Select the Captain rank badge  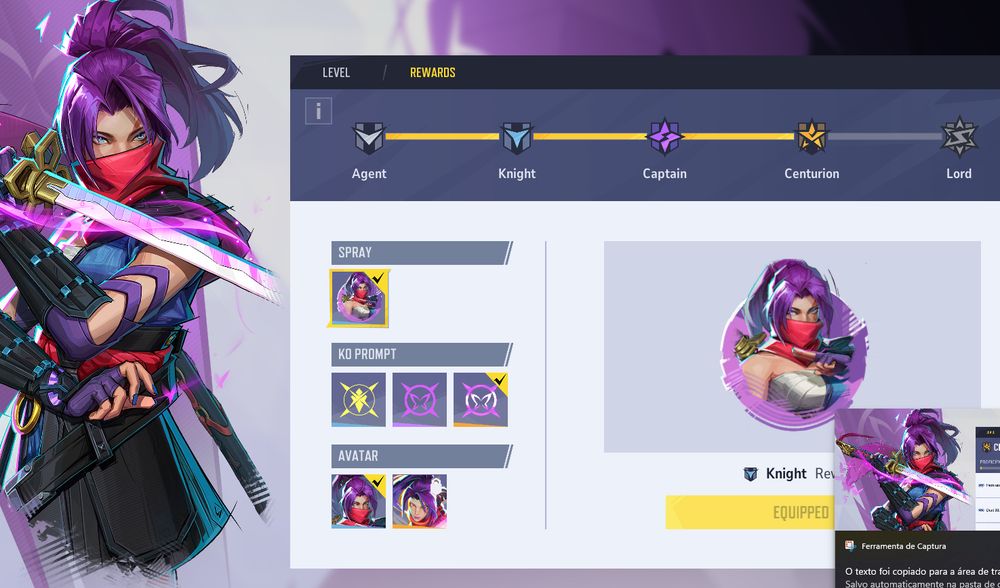[x=664, y=137]
